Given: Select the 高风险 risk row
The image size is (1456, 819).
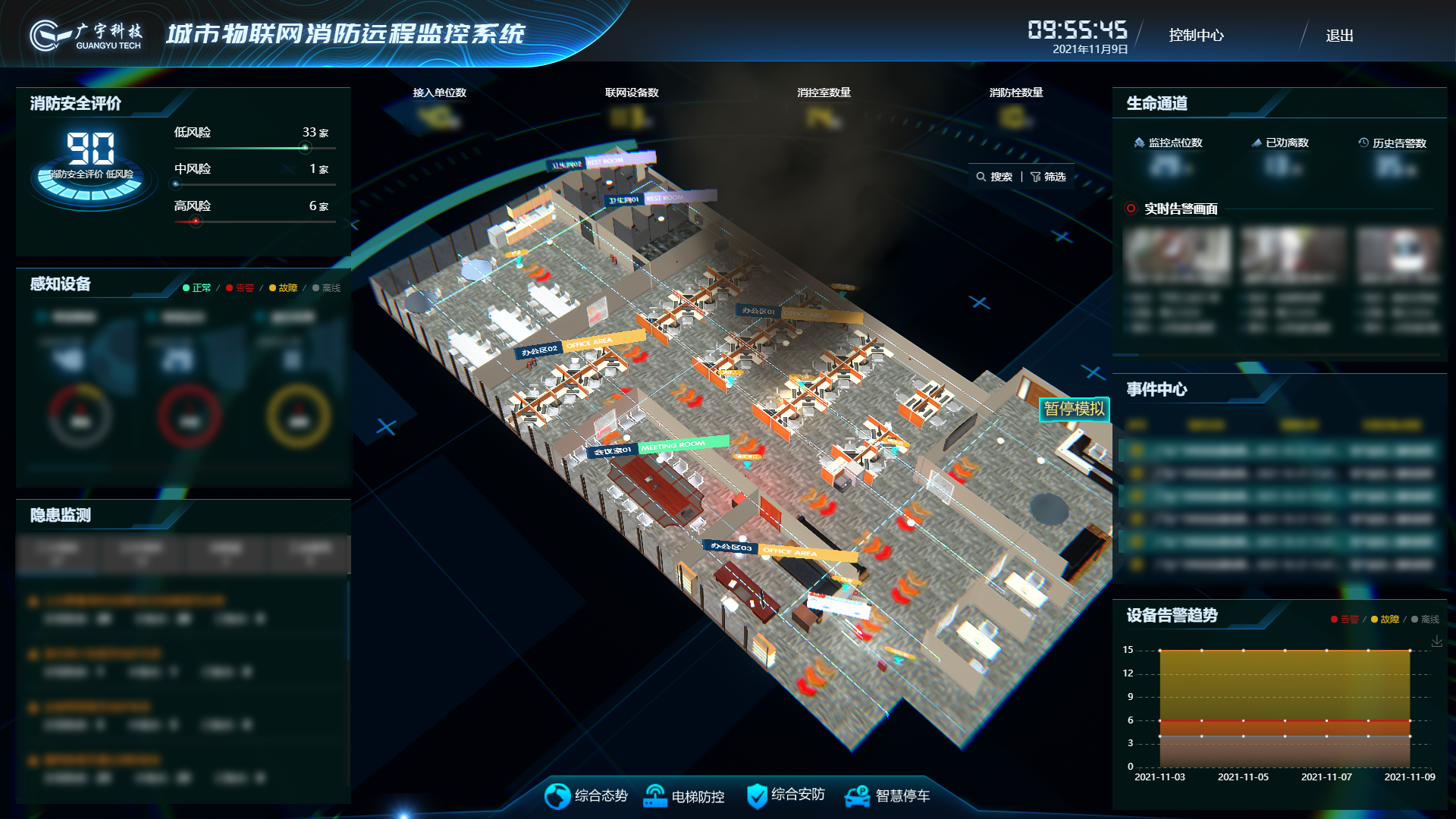Looking at the screenshot, I should (x=252, y=207).
